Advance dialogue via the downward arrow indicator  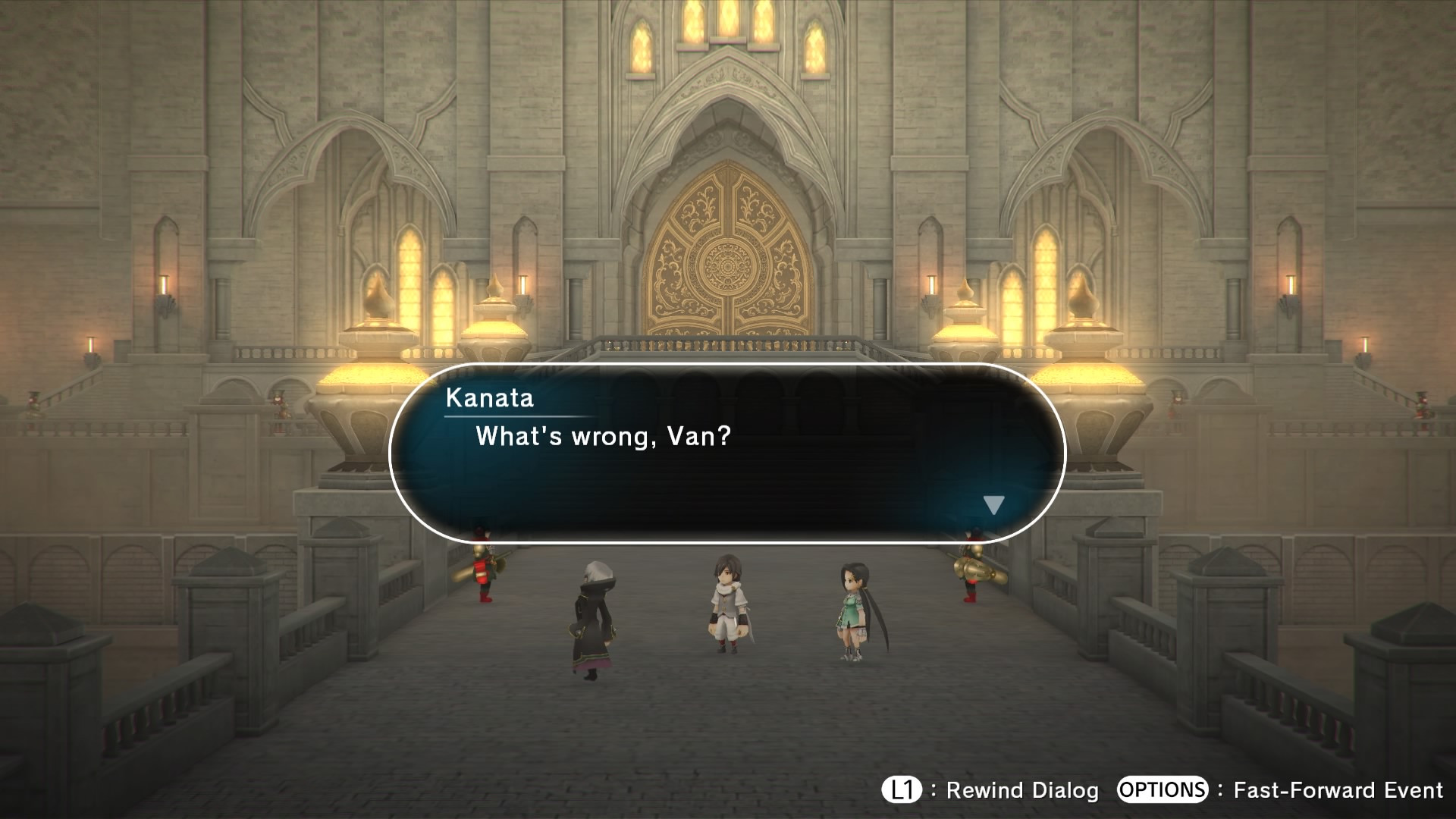993,505
